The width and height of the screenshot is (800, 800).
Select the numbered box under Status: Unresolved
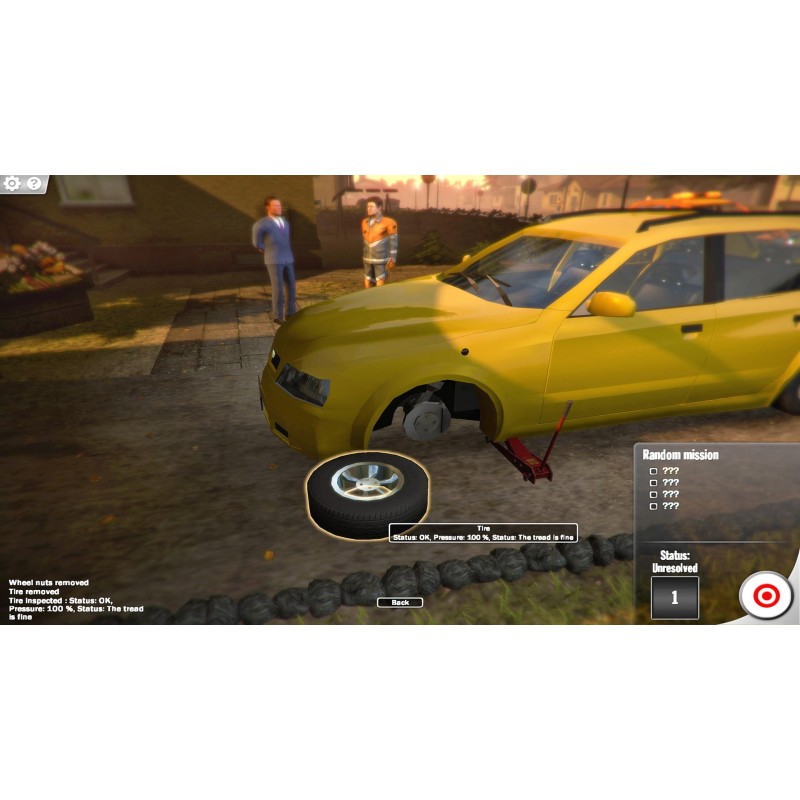click(674, 597)
